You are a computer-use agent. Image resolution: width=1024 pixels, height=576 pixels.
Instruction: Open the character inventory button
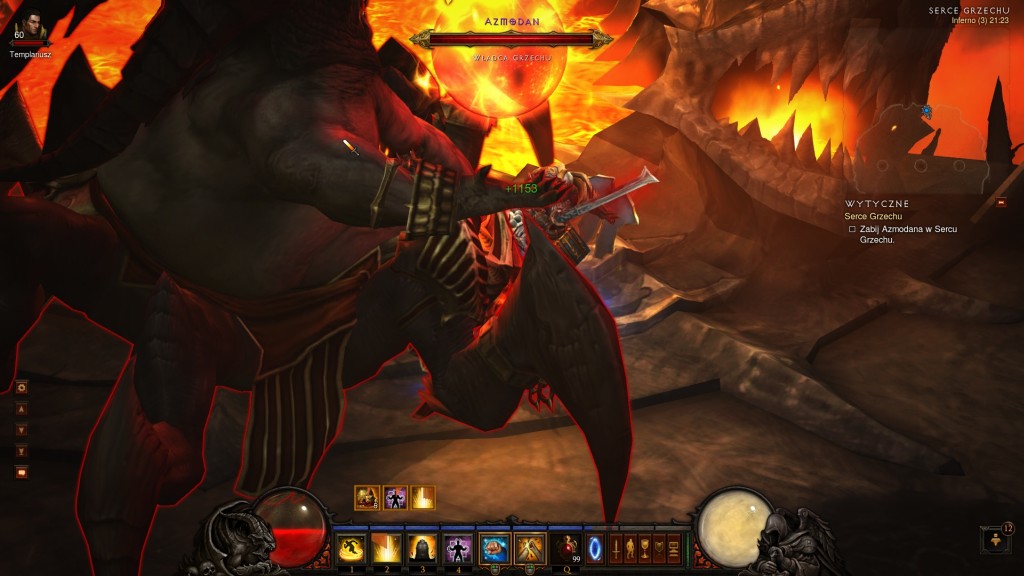point(631,548)
